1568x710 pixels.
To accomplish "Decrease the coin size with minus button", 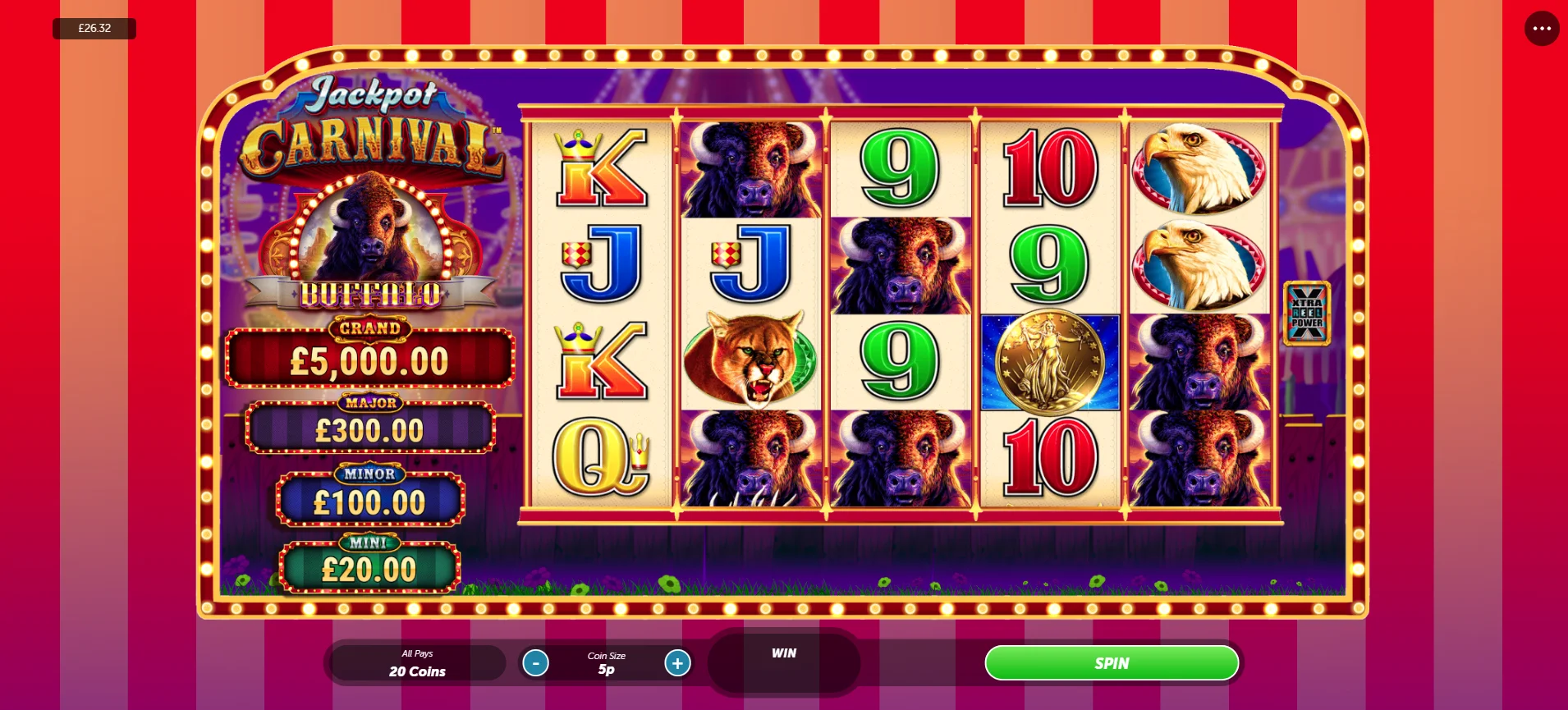I will pyautogui.click(x=537, y=662).
